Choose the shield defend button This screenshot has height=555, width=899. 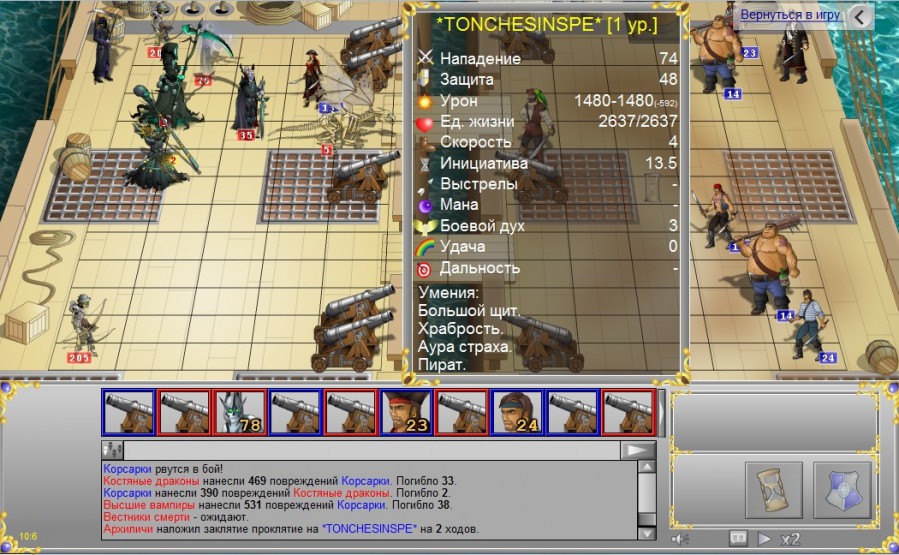842,490
